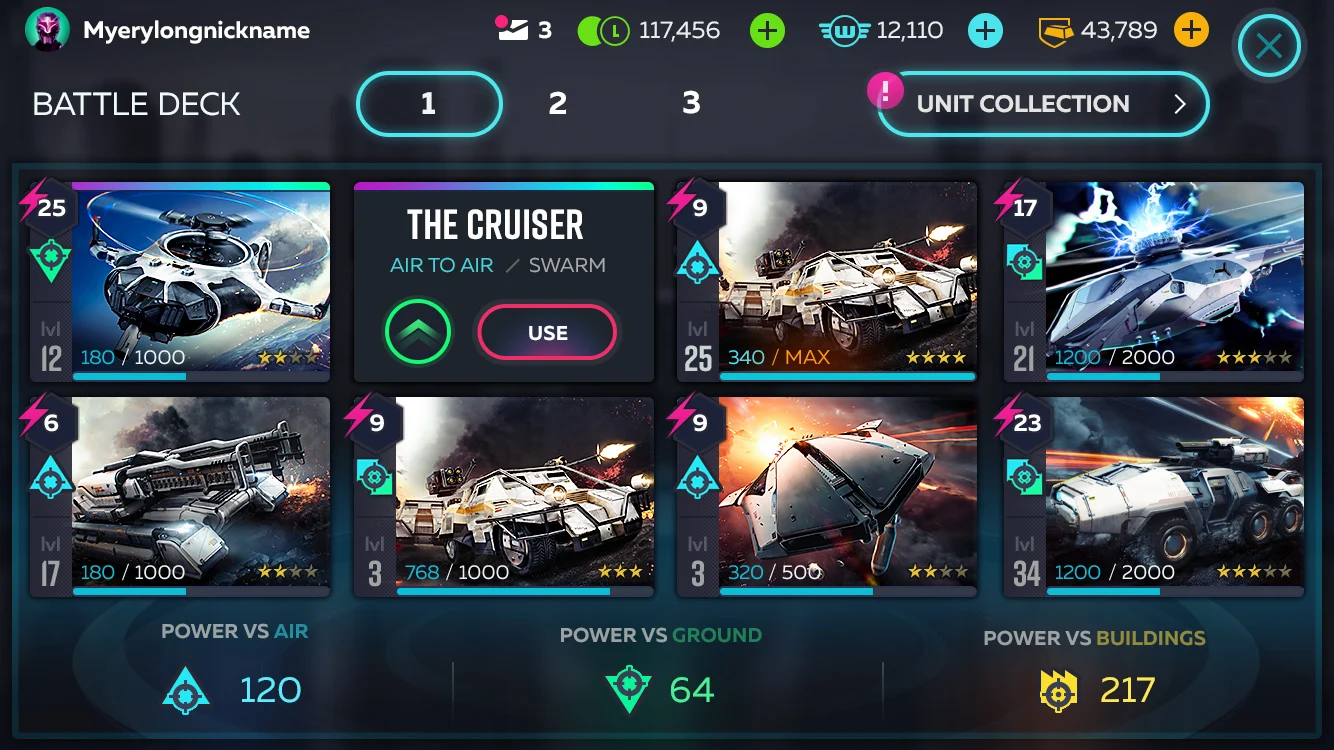Open Myerylongnickname player profile avatar
Screen dimensions: 1334x750
point(47,30)
